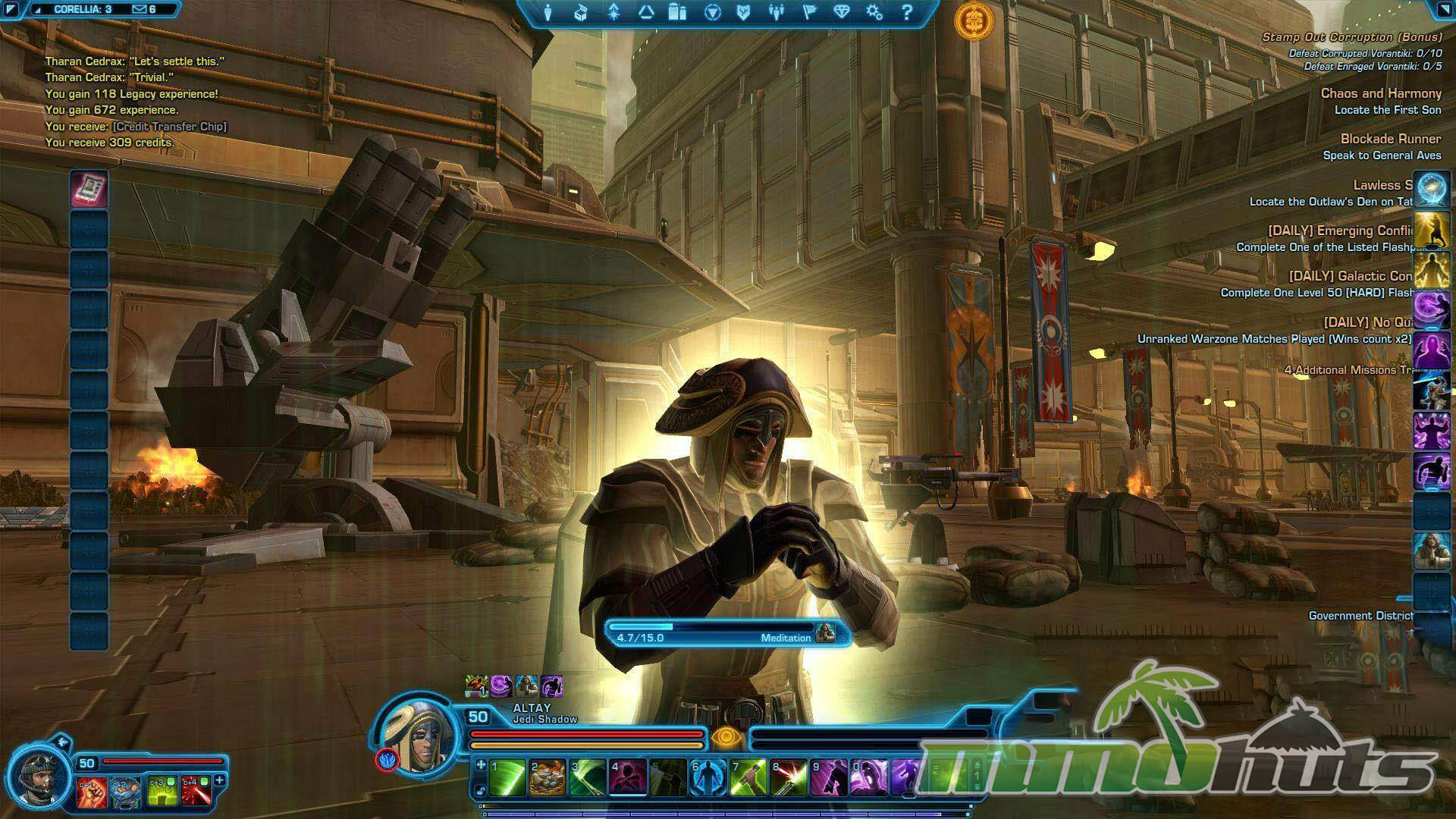Open the character sheet from the top menu
The width and height of the screenshot is (1456, 819).
click(548, 12)
